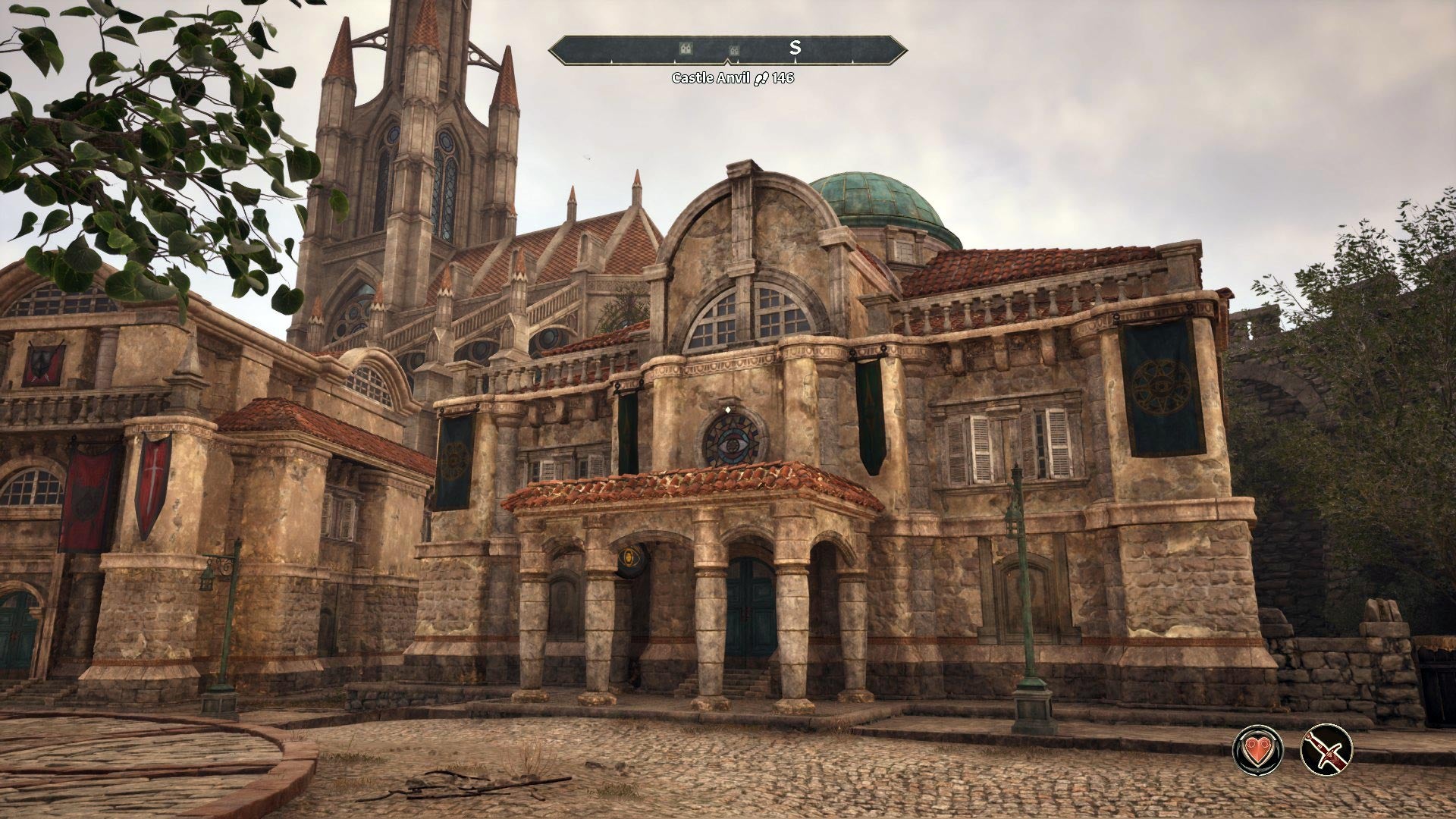Click the 146 distance counter text
Image resolution: width=1456 pixels, height=819 pixels.
coord(783,76)
